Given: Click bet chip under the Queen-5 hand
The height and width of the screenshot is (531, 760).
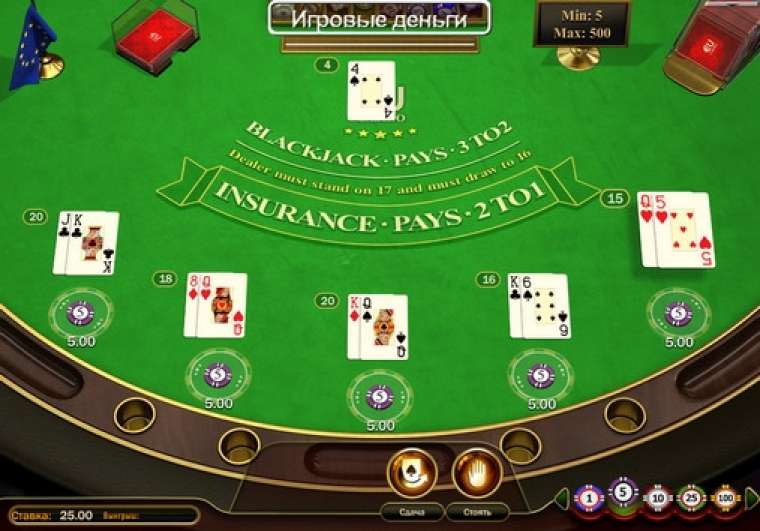Looking at the screenshot, I should click(678, 313).
